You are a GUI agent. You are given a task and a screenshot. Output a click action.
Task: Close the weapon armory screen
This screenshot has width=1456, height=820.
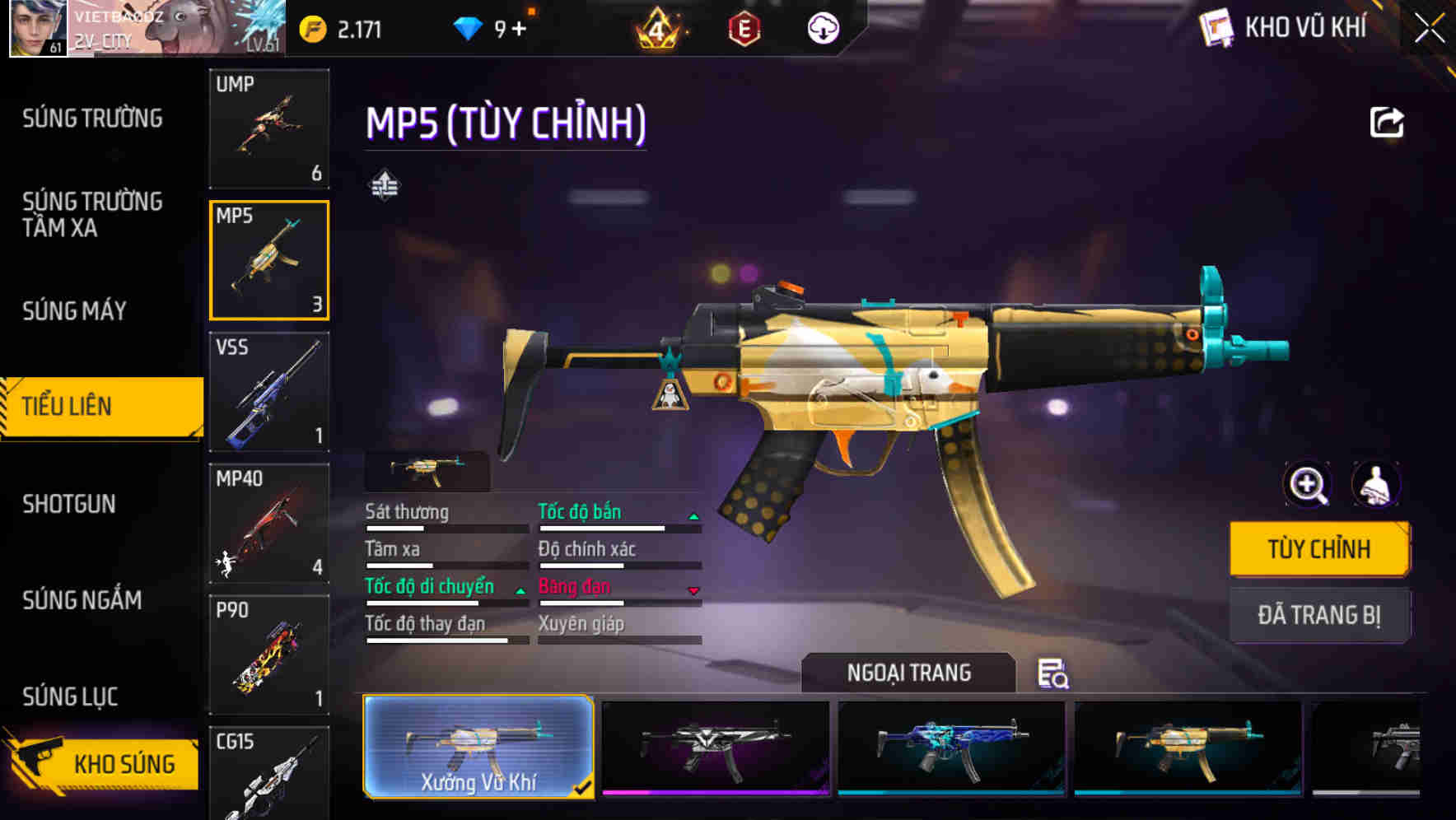pyautogui.click(x=1430, y=29)
